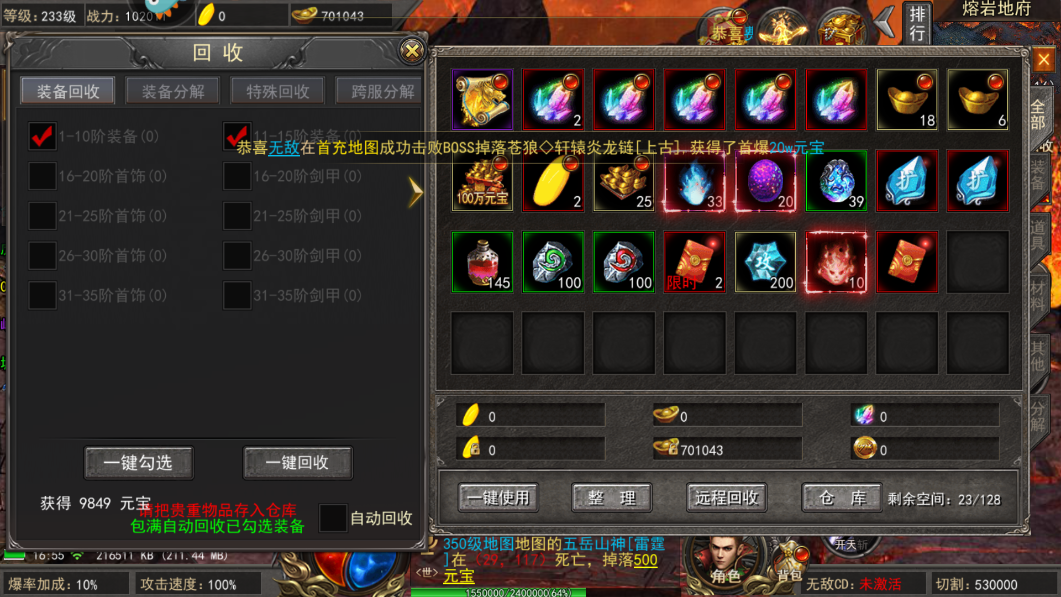
Task: Click the 一键使用 button
Action: point(498,498)
